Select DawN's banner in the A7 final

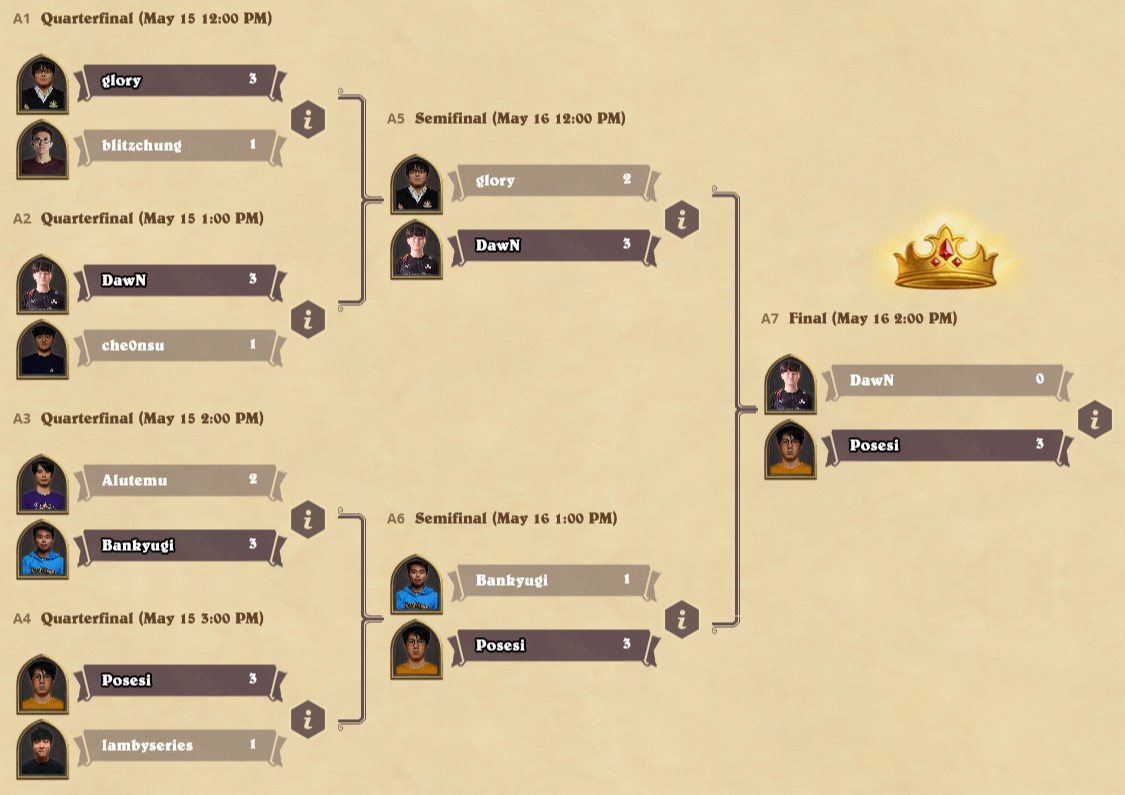[945, 381]
